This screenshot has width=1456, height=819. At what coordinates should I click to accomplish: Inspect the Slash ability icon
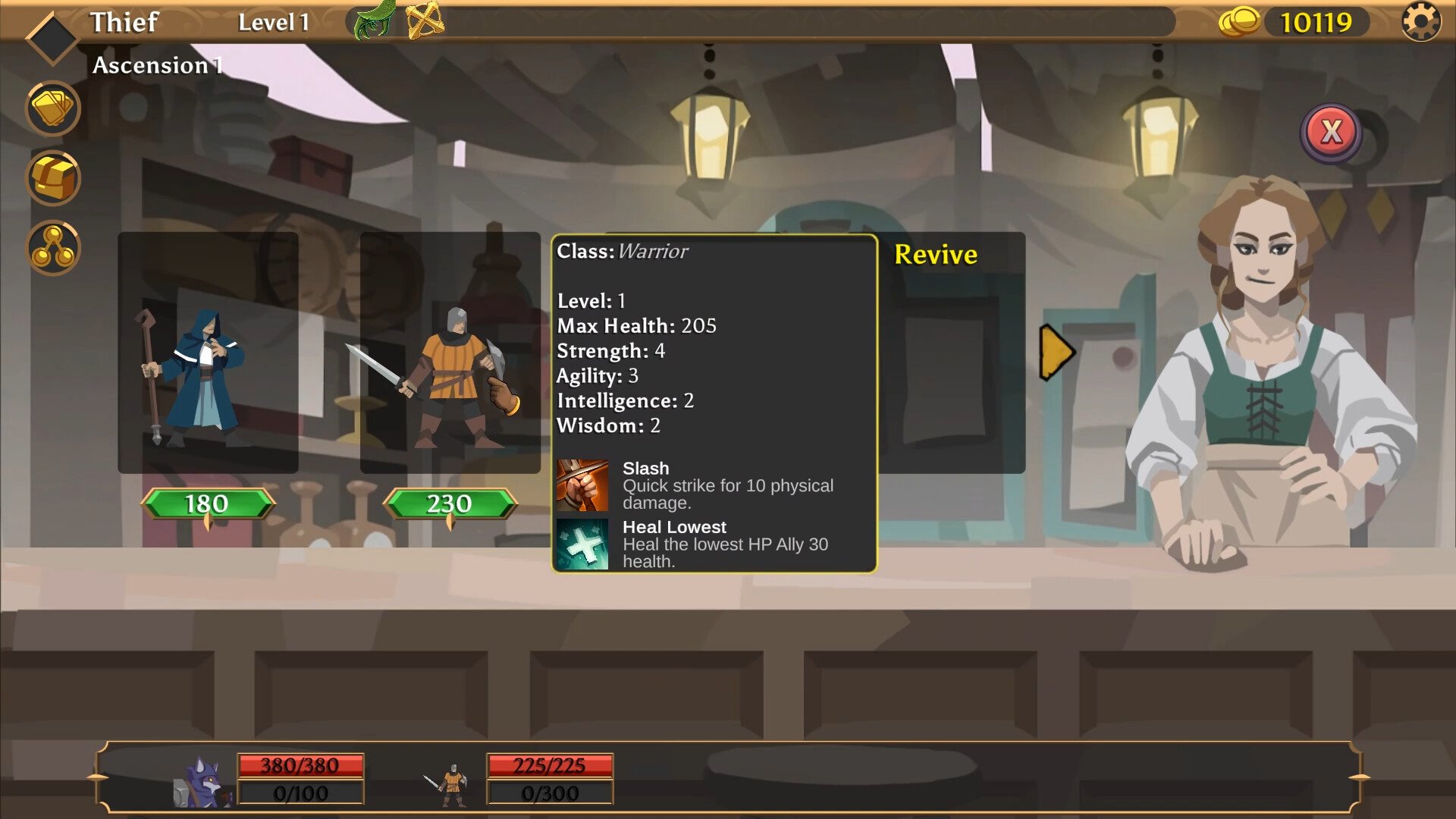582,485
